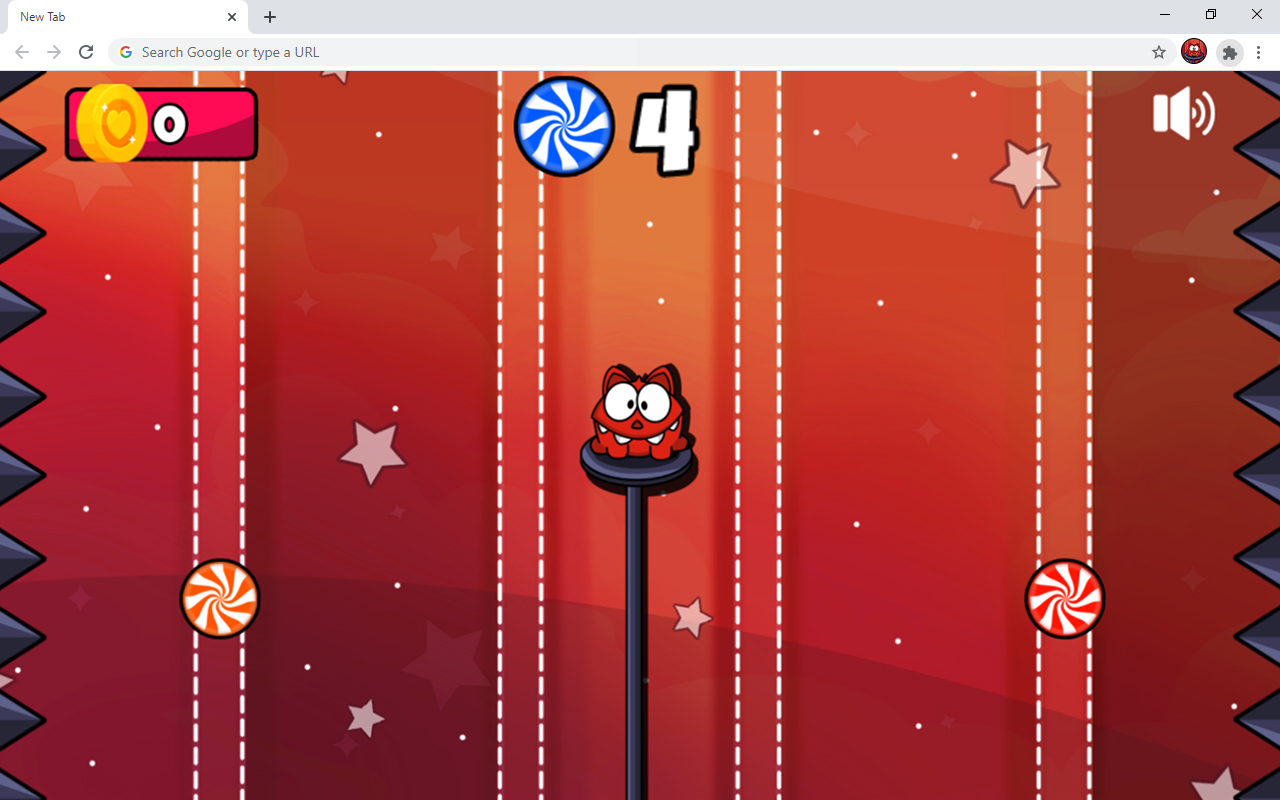The height and width of the screenshot is (800, 1280).
Task: Click the forward navigation arrow
Action: coord(54,51)
